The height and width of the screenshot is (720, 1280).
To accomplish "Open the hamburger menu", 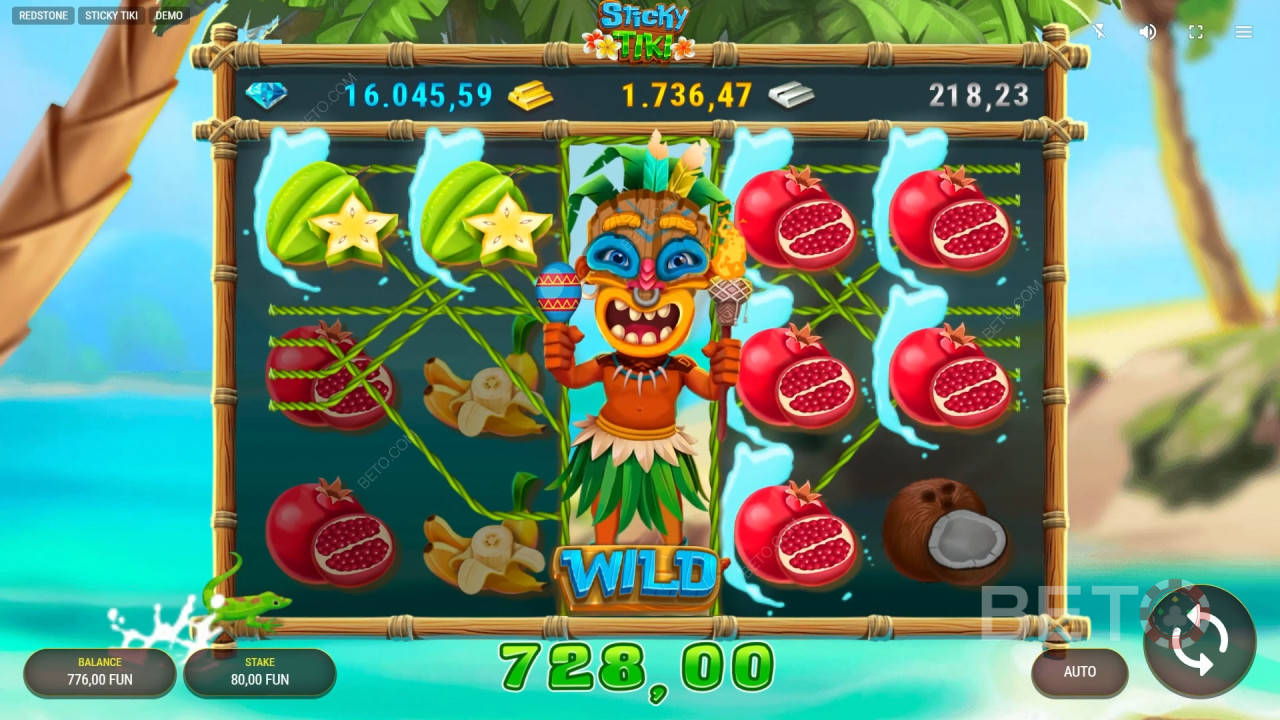I will coord(1244,32).
